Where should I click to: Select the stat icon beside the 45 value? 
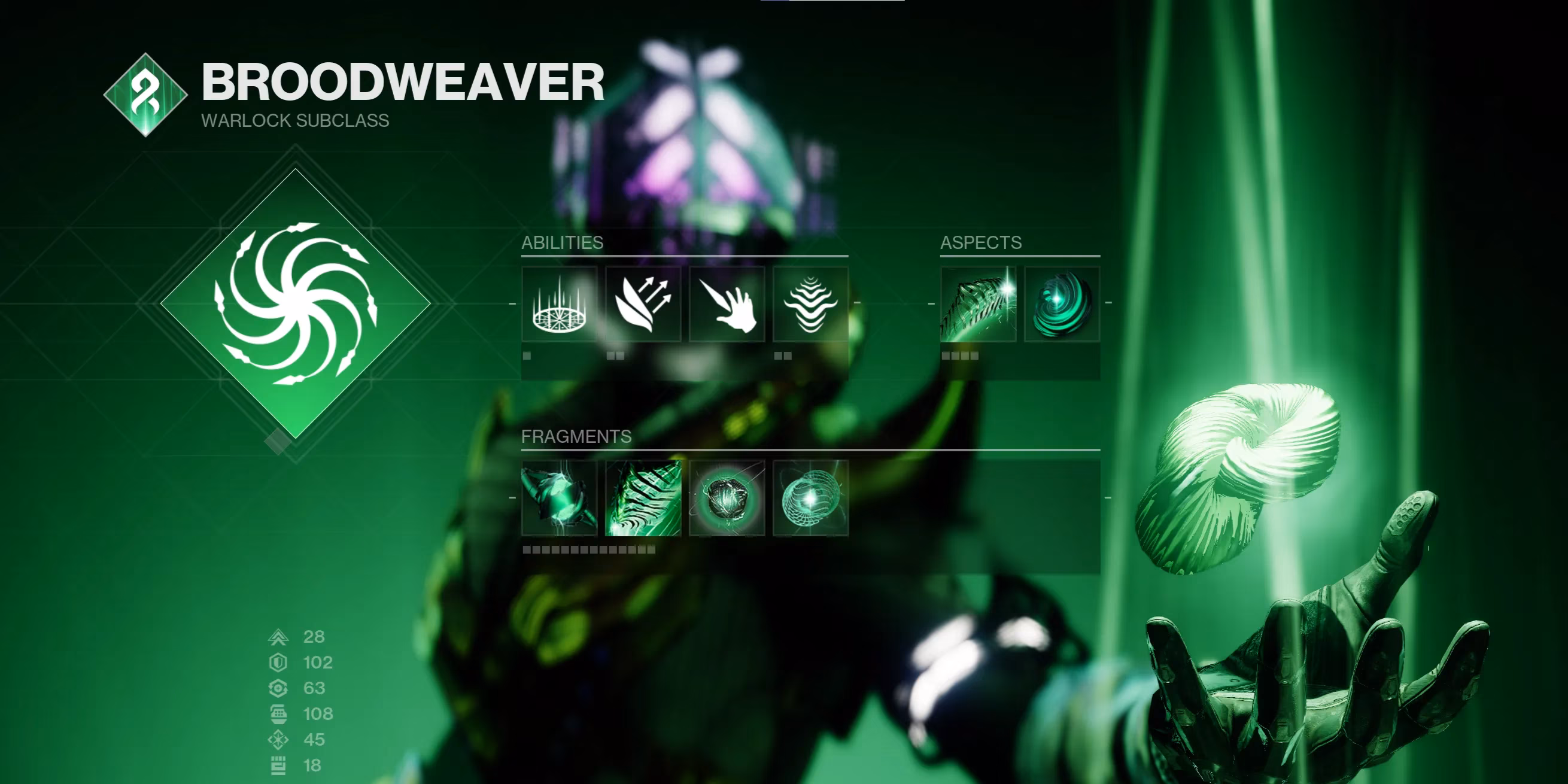click(278, 739)
